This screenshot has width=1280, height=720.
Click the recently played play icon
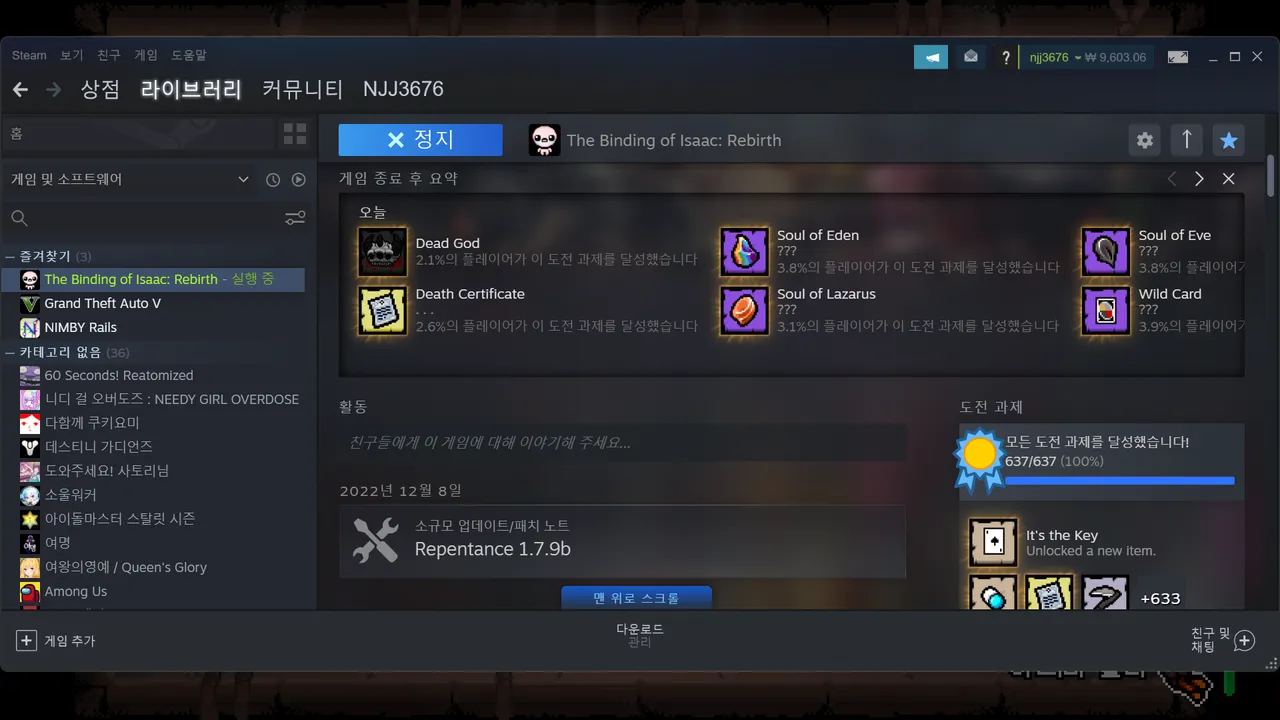(297, 179)
